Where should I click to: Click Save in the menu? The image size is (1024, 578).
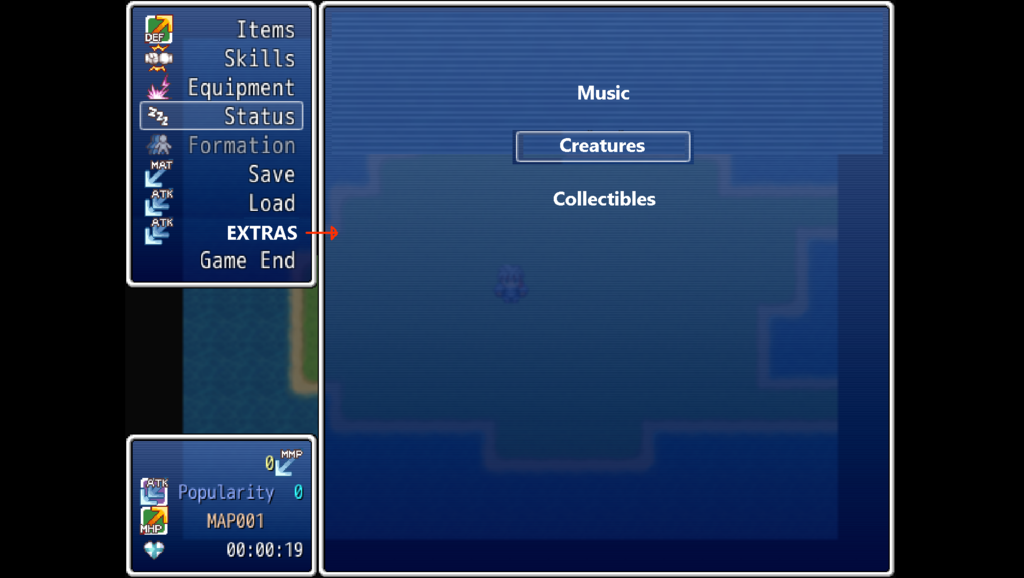[271, 174]
